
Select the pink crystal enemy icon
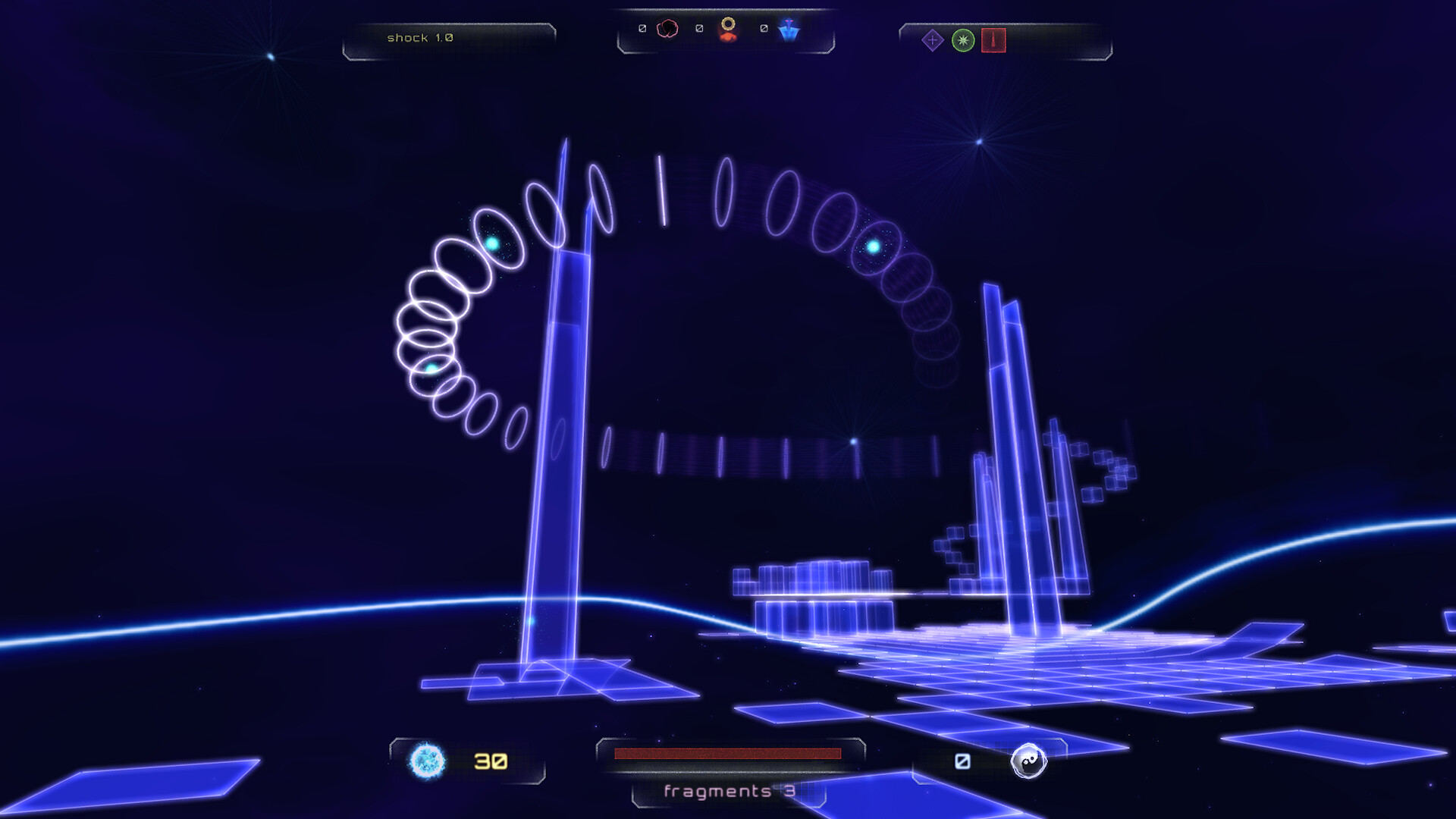click(x=667, y=30)
